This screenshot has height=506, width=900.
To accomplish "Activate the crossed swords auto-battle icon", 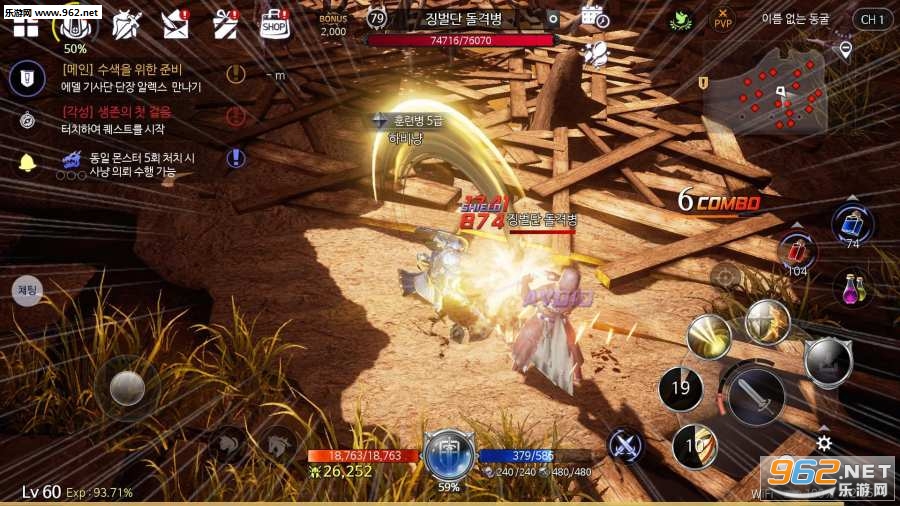I will click(x=626, y=444).
